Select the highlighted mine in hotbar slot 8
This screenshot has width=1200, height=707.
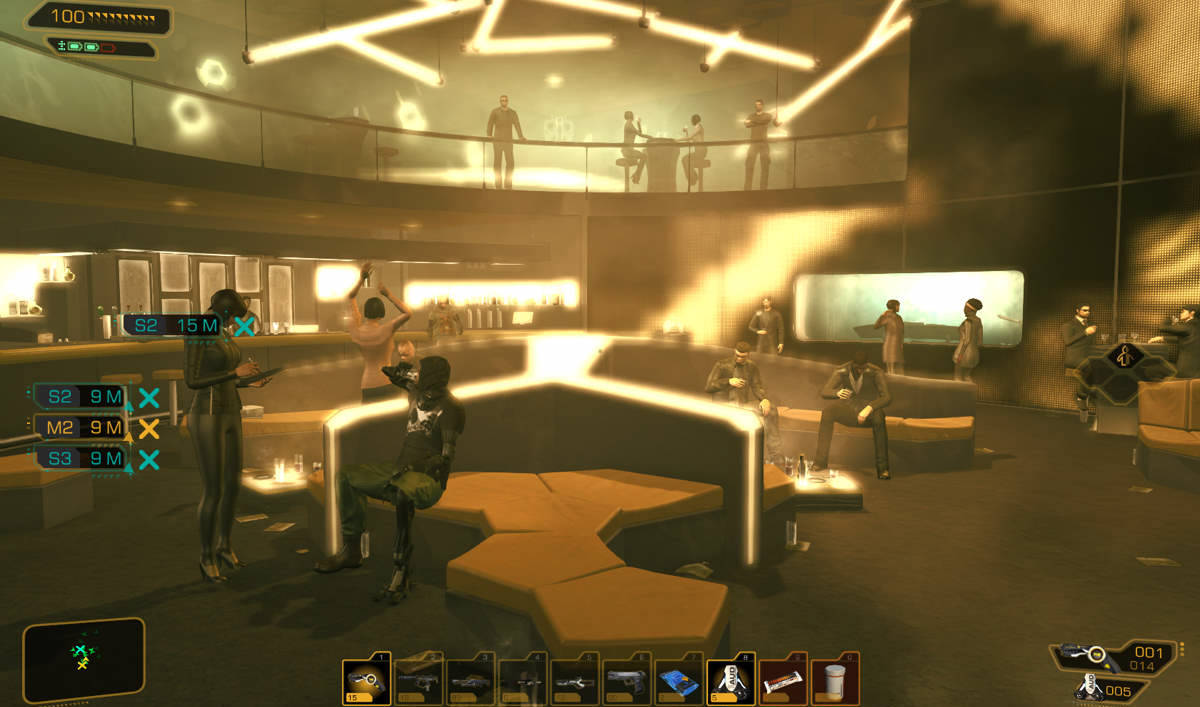730,681
